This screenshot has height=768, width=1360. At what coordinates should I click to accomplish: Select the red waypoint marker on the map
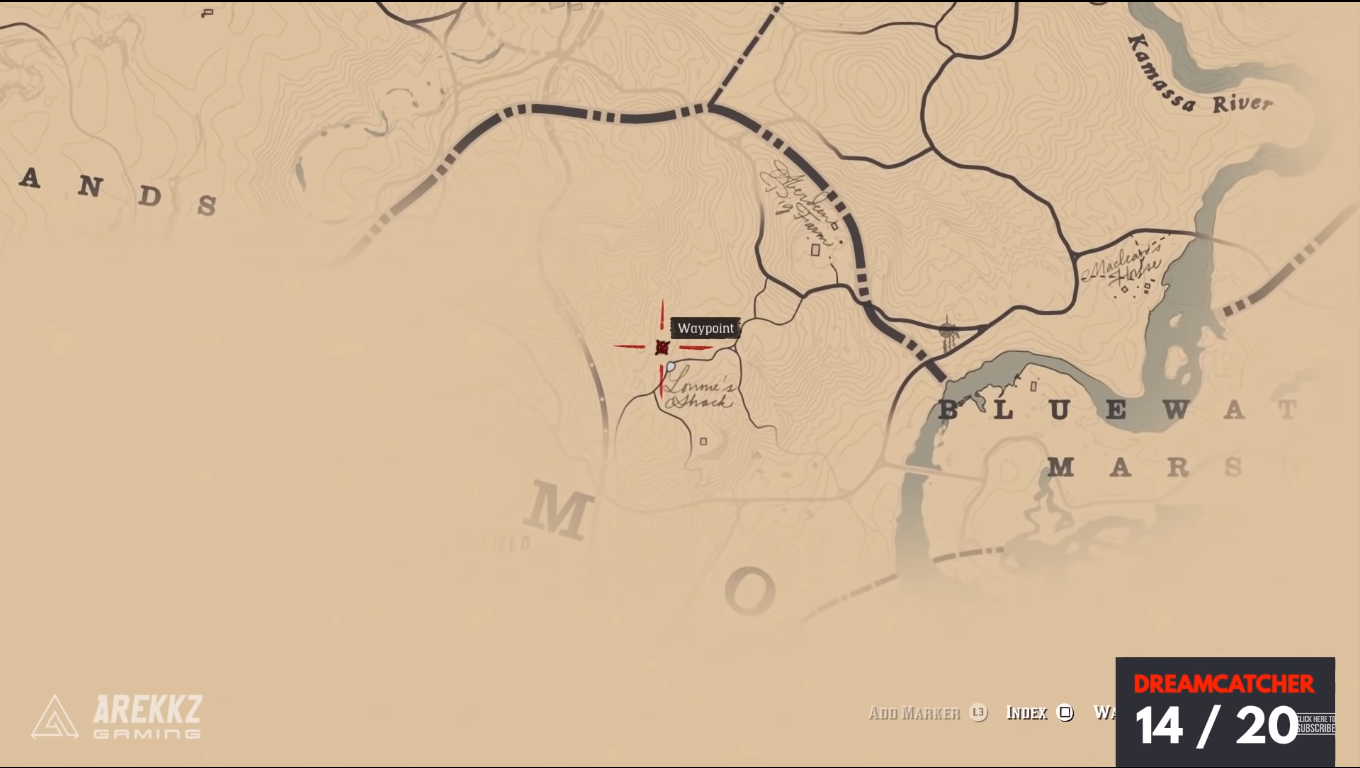click(661, 347)
